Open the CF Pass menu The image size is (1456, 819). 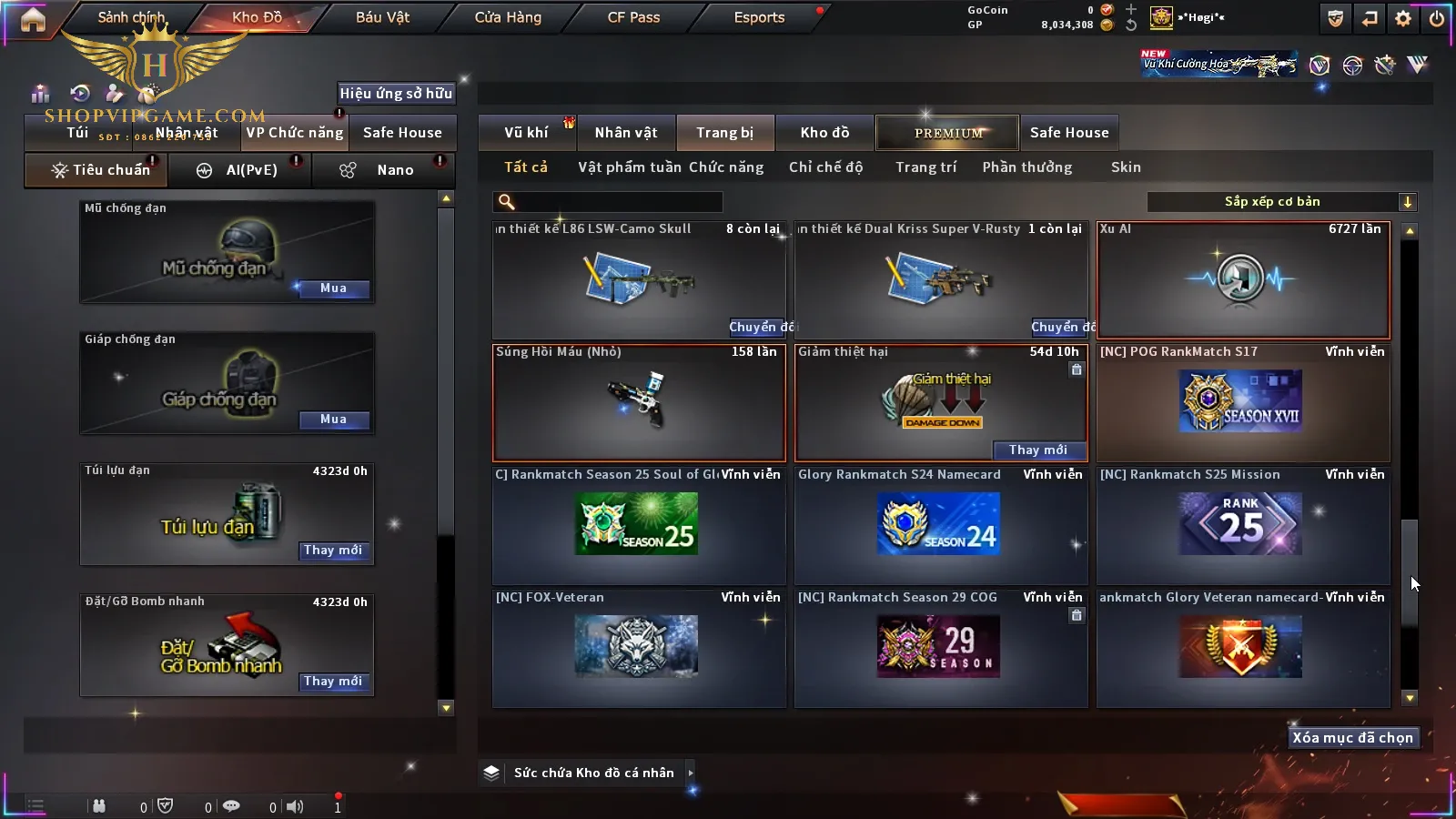tap(633, 17)
